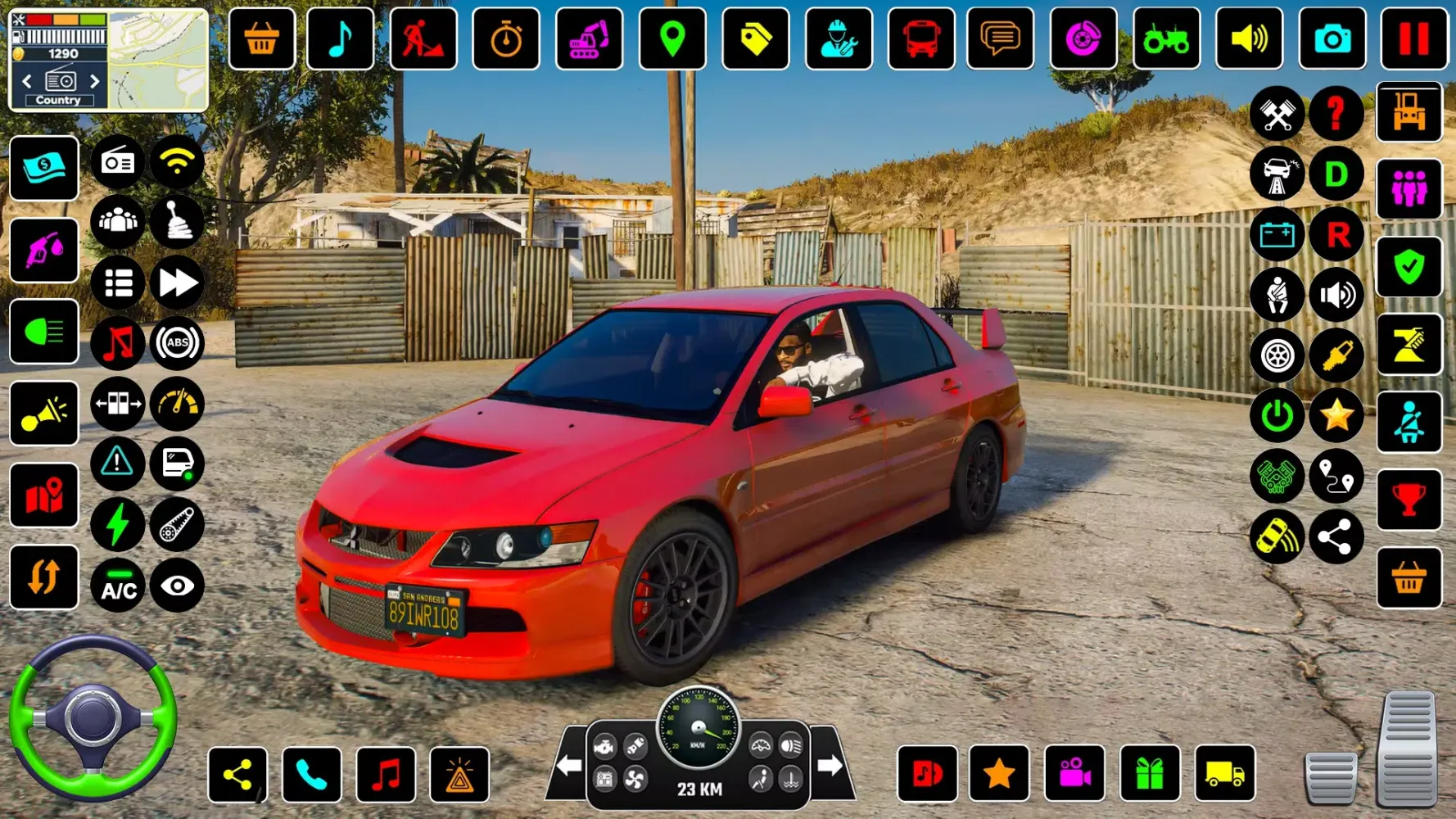Open the shop basket icon in top bar
This screenshot has width=1456, height=819.
point(261,38)
